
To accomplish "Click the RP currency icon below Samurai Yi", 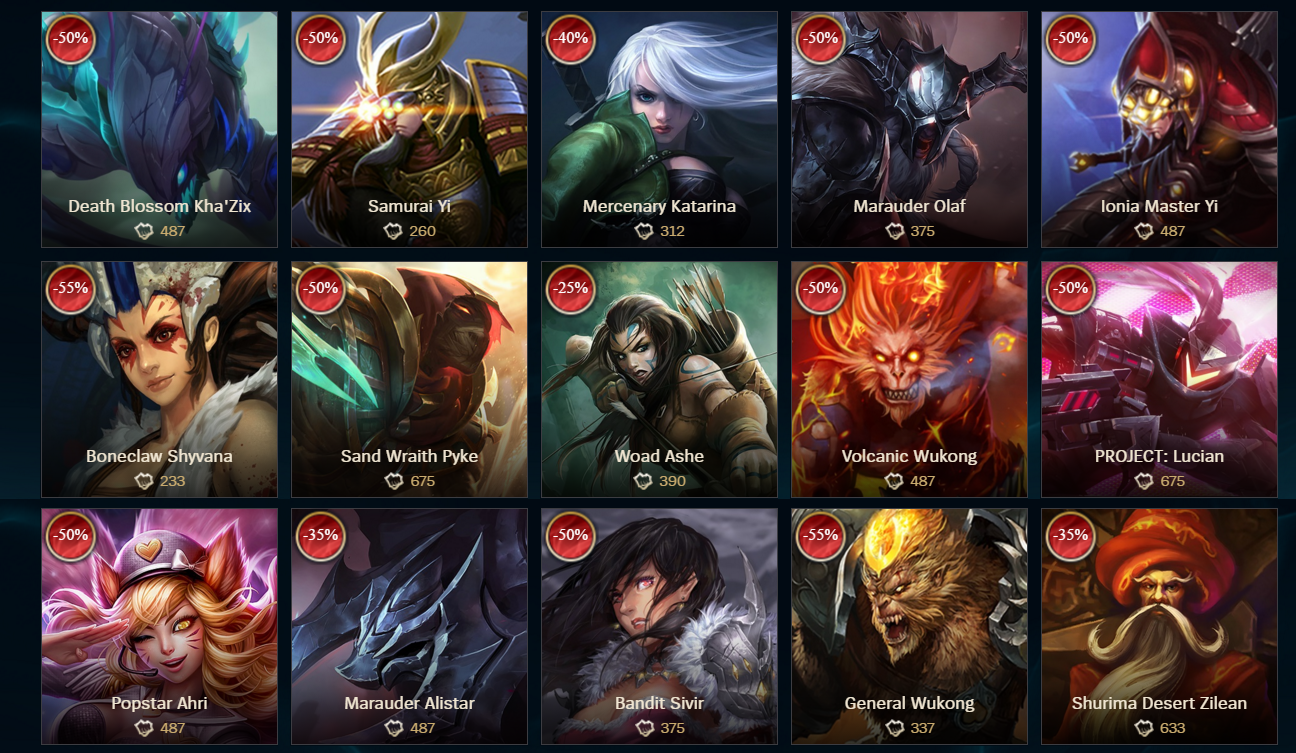I will [395, 230].
